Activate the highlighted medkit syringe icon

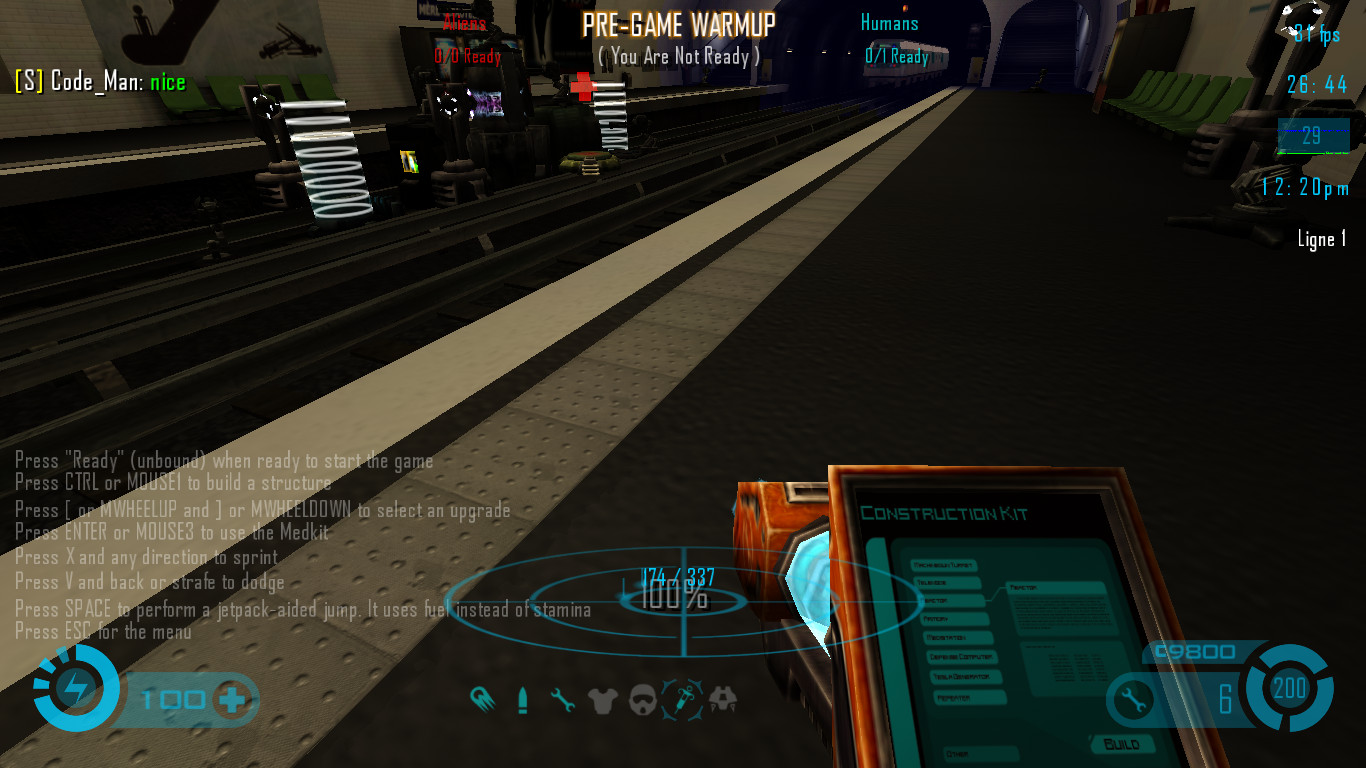tap(683, 697)
